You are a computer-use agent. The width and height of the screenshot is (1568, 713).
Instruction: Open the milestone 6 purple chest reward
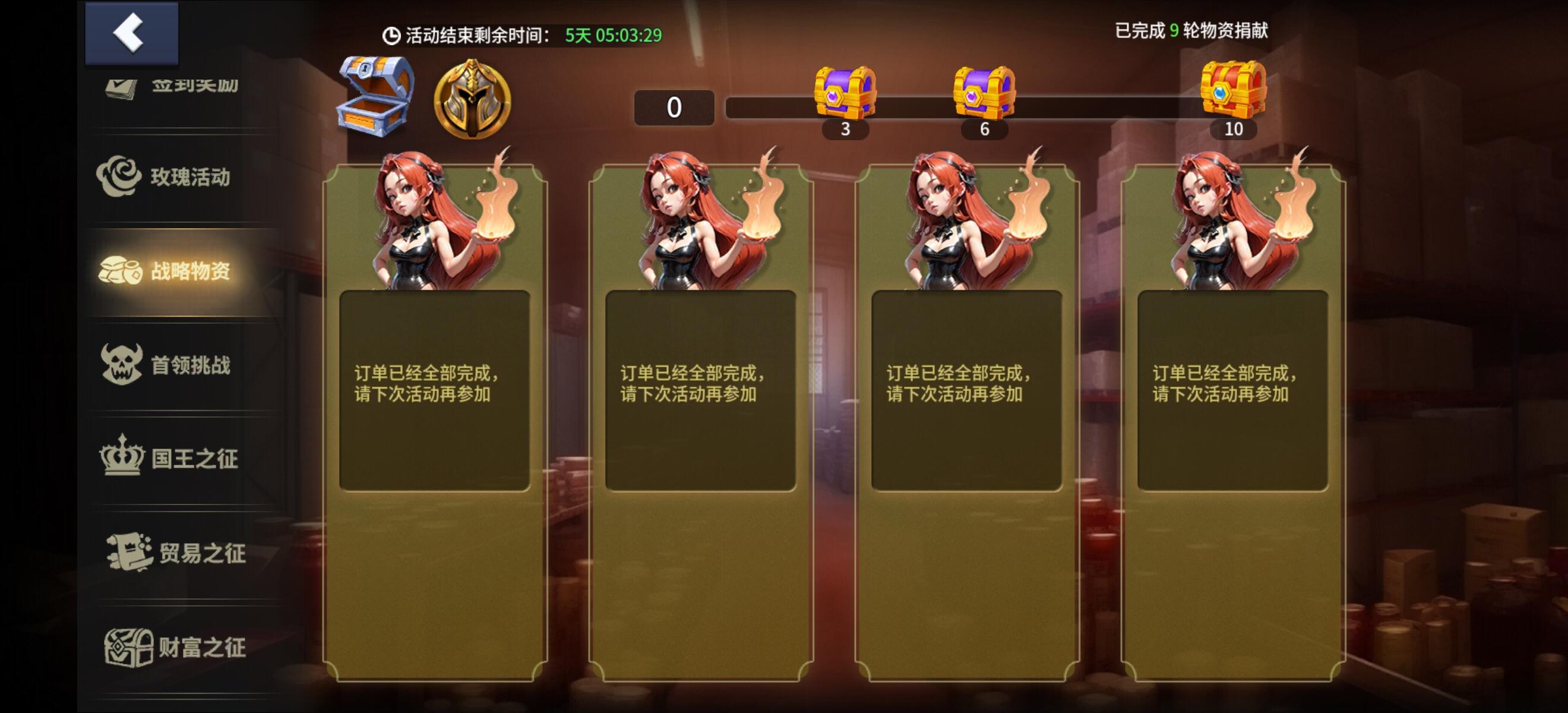point(985,91)
